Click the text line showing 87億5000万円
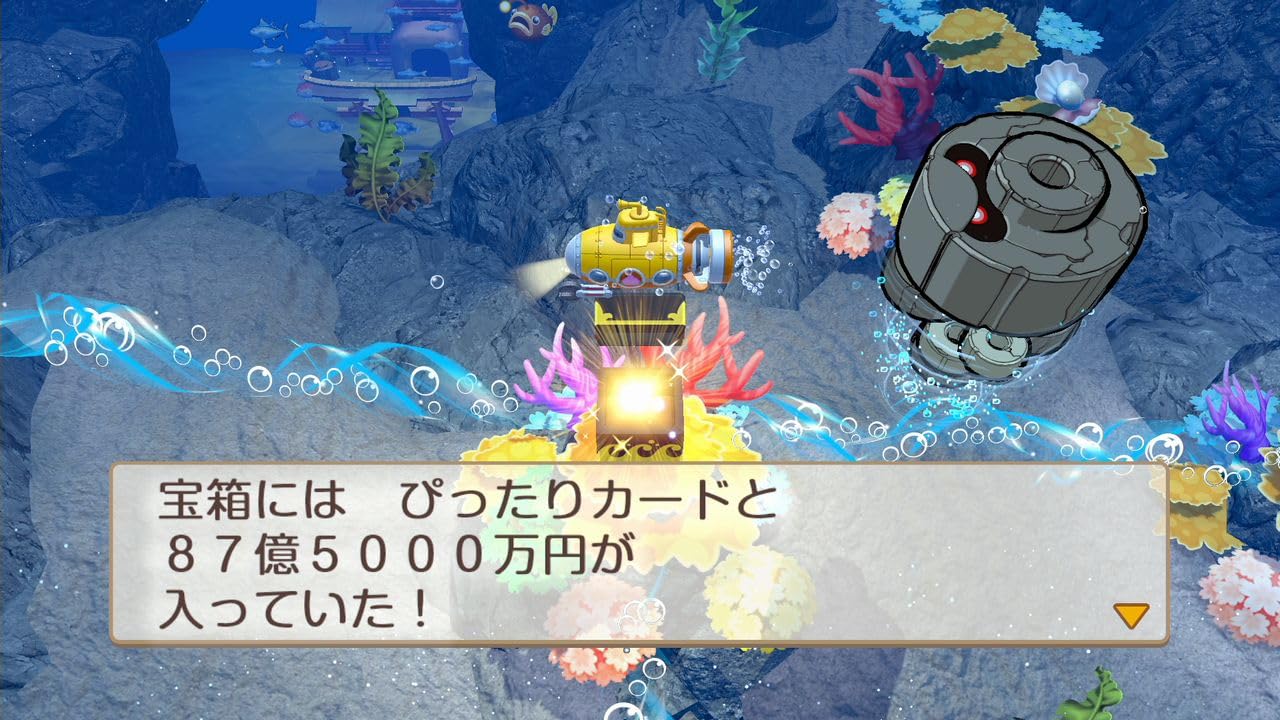This screenshot has width=1280, height=720. [x=400, y=550]
